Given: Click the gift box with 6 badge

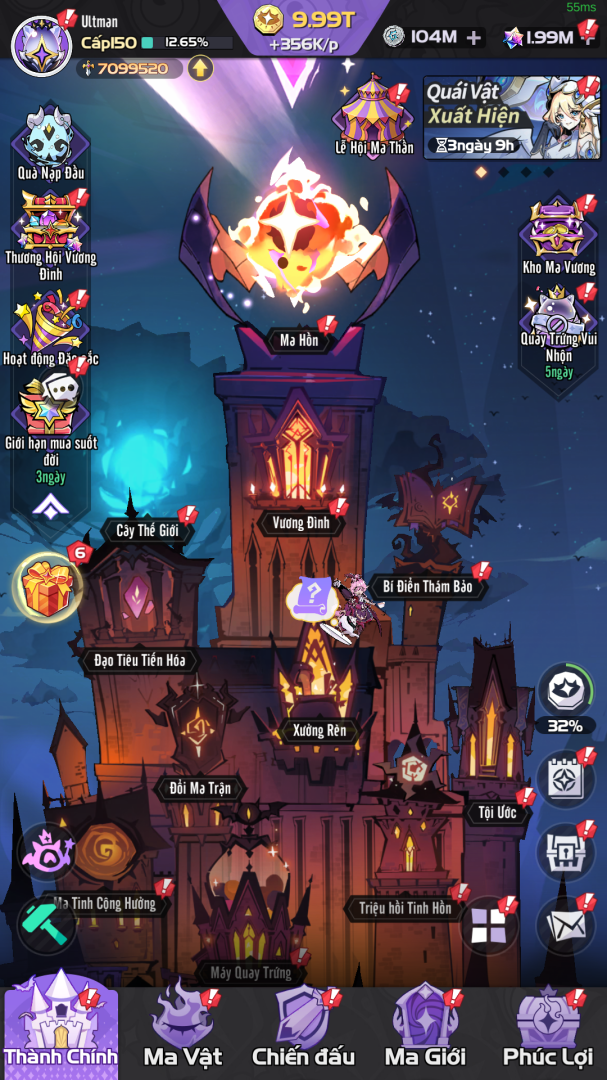Looking at the screenshot, I should [x=48, y=585].
